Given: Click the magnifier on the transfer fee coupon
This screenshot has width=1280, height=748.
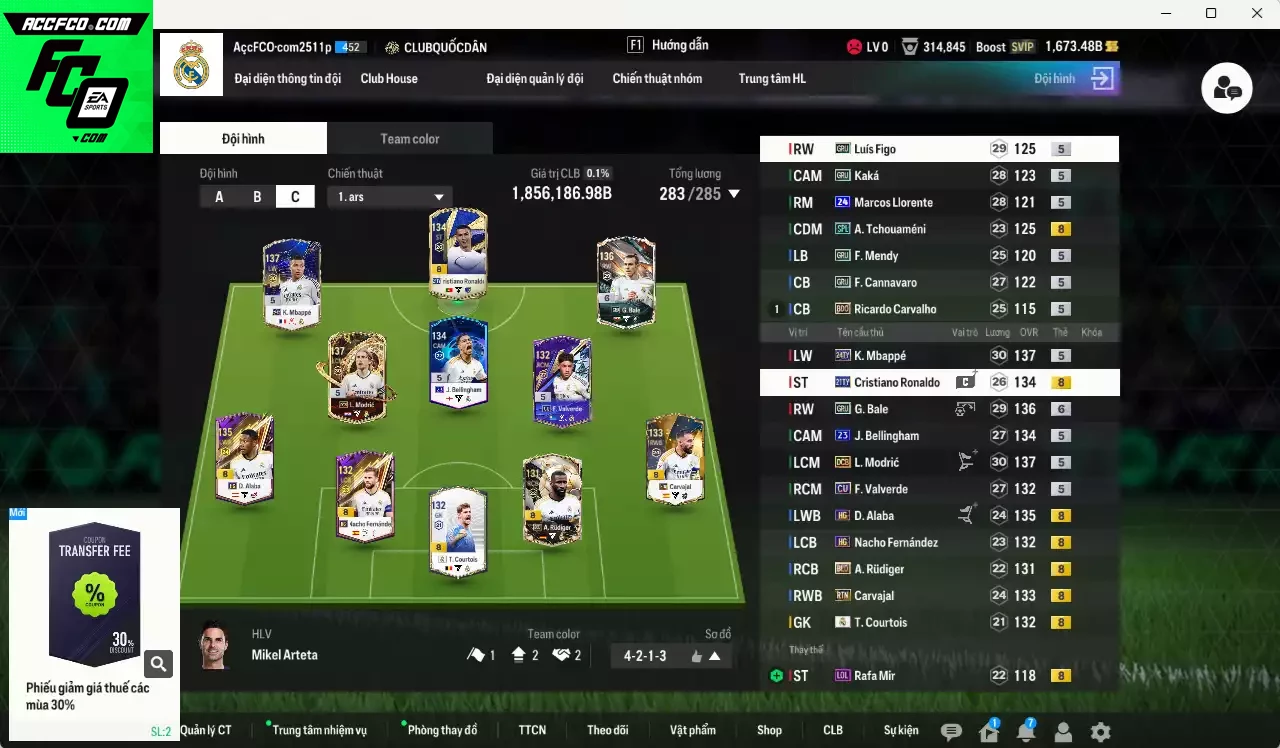Looking at the screenshot, I should [158, 663].
